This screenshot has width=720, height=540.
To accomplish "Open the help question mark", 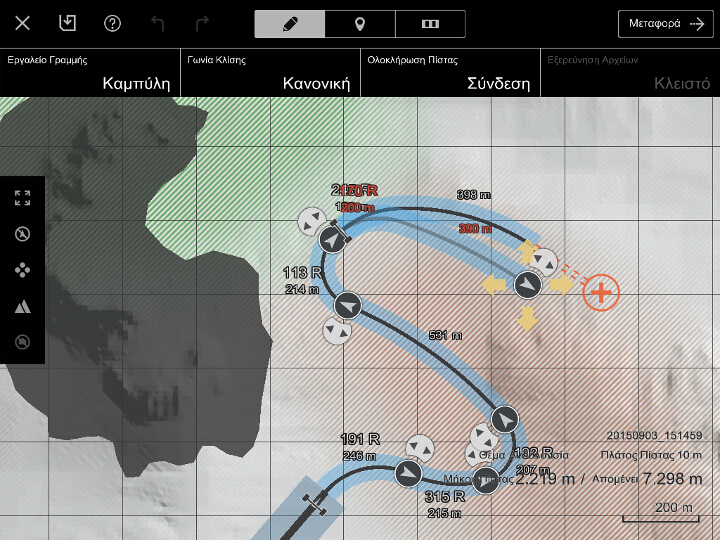I will (112, 23).
